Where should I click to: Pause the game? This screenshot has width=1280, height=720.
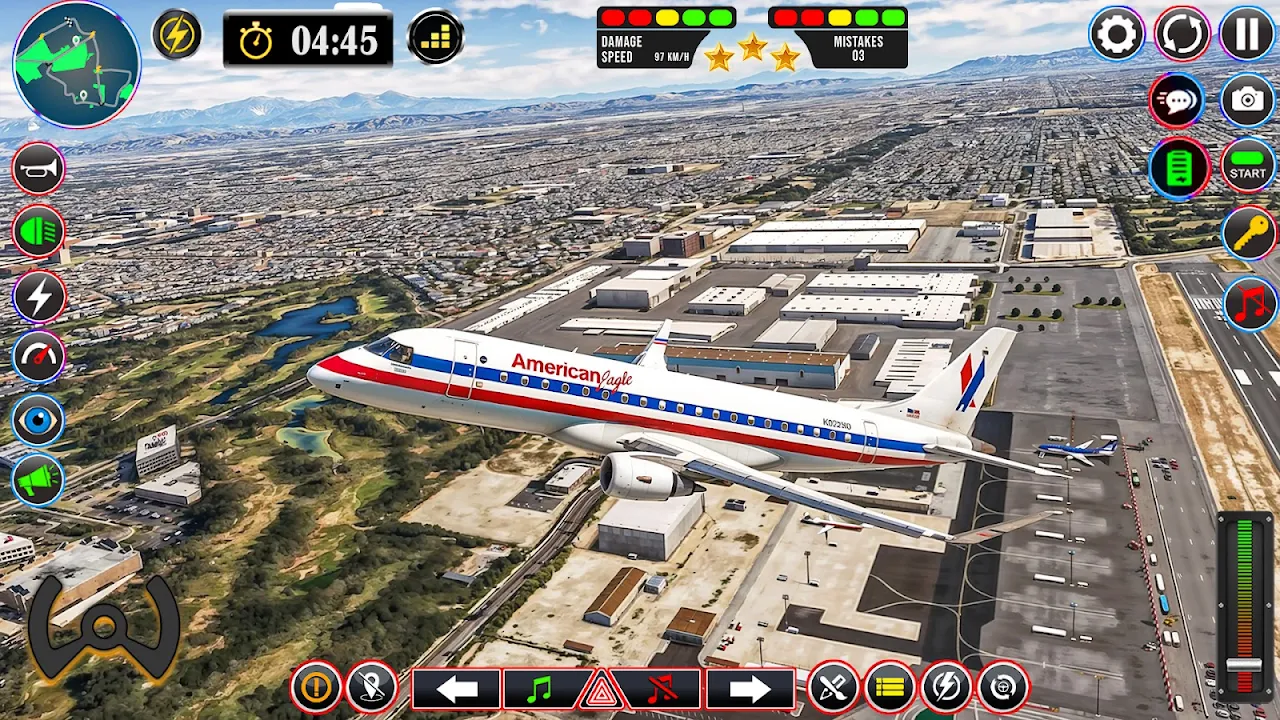[x=1247, y=35]
